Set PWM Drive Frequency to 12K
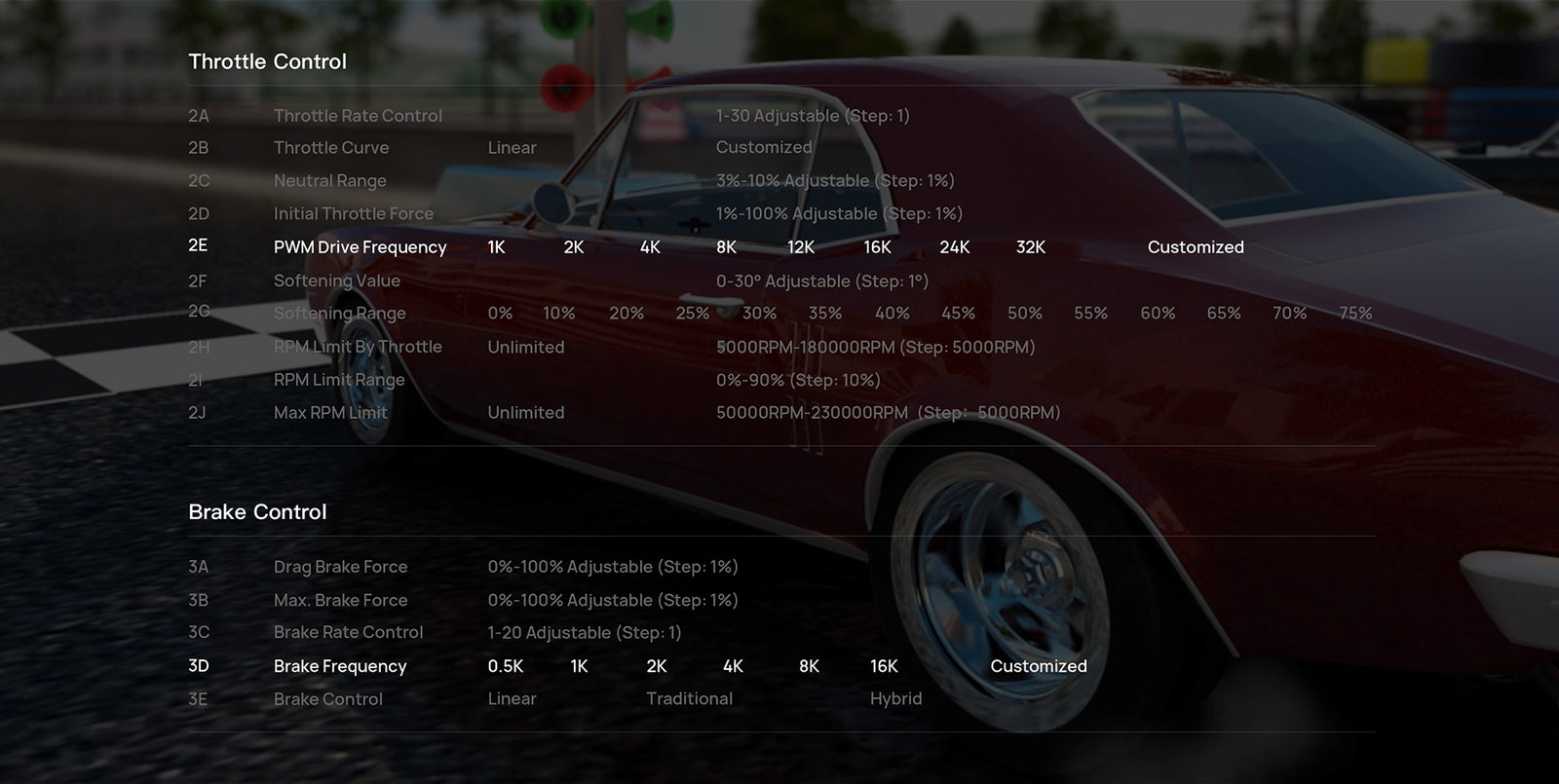 point(800,247)
